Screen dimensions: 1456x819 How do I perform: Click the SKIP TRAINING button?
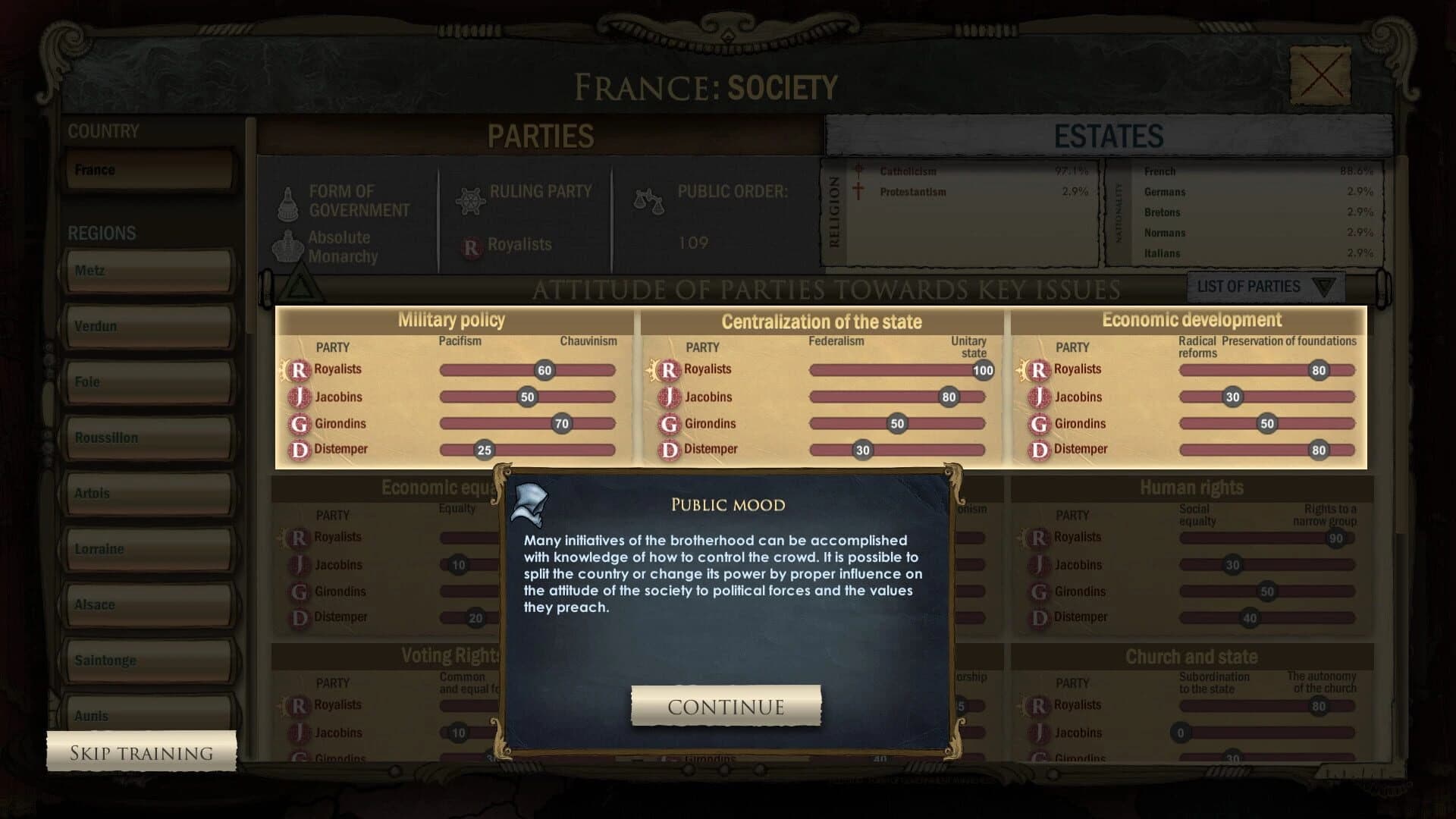141,752
